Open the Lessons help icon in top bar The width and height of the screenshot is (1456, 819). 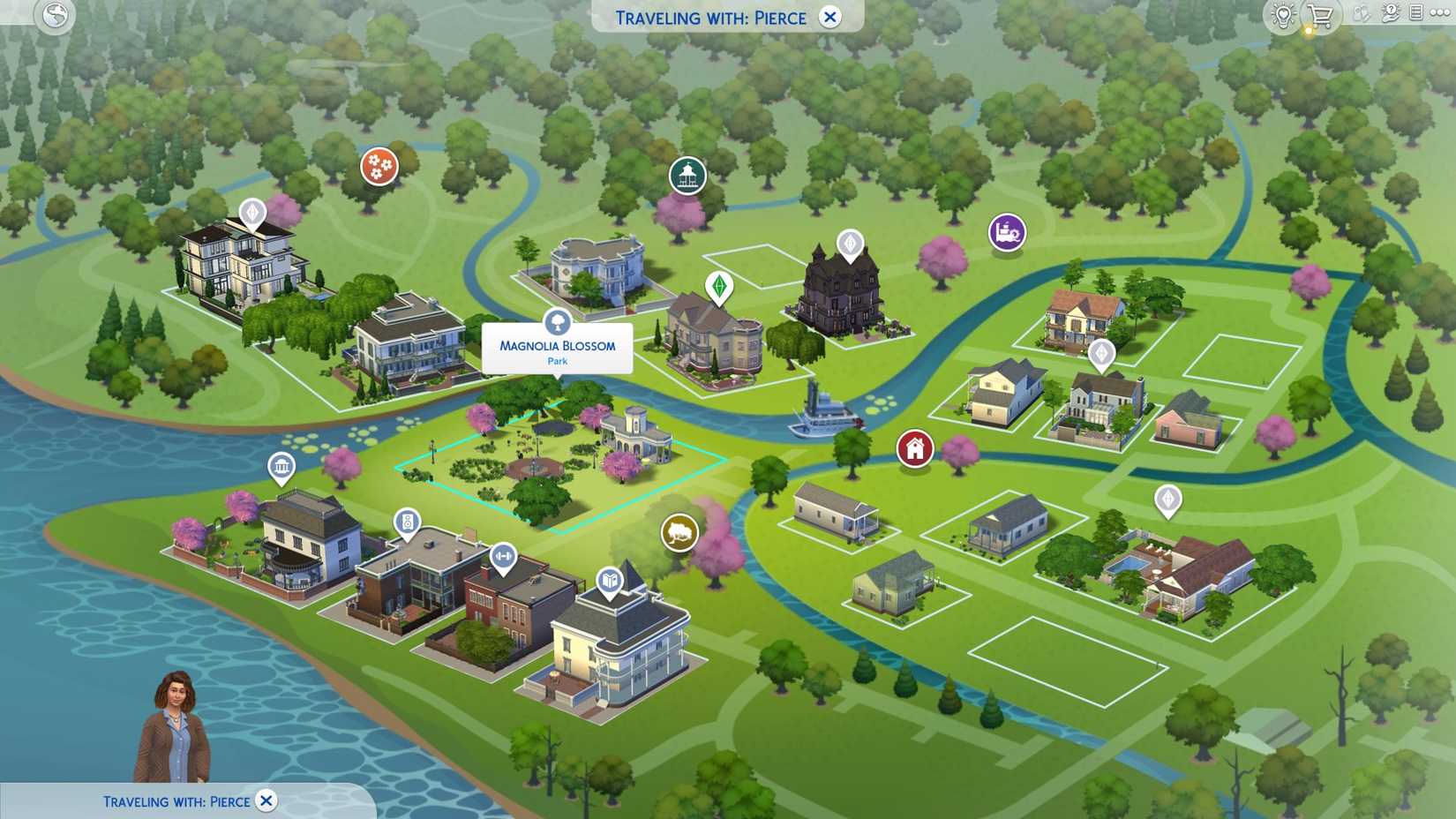tap(1392, 13)
